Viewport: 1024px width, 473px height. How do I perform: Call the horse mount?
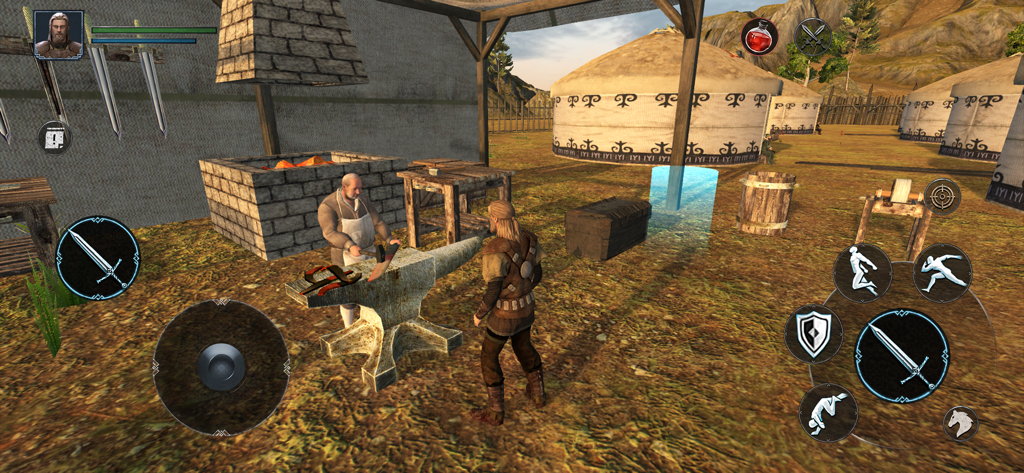961,423
